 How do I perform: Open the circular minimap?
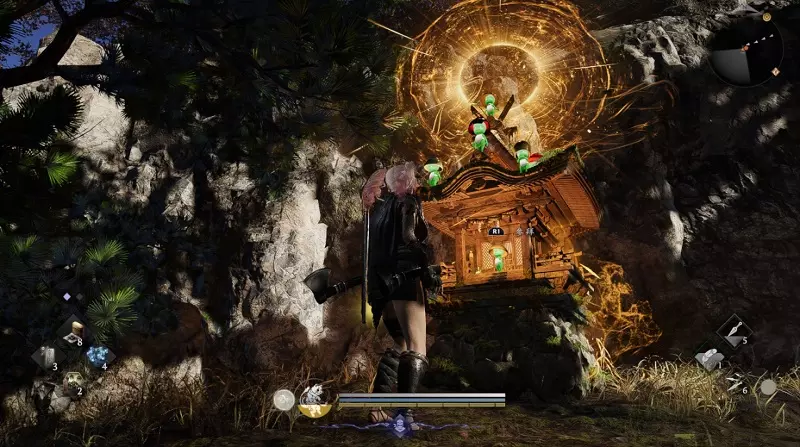tap(747, 50)
